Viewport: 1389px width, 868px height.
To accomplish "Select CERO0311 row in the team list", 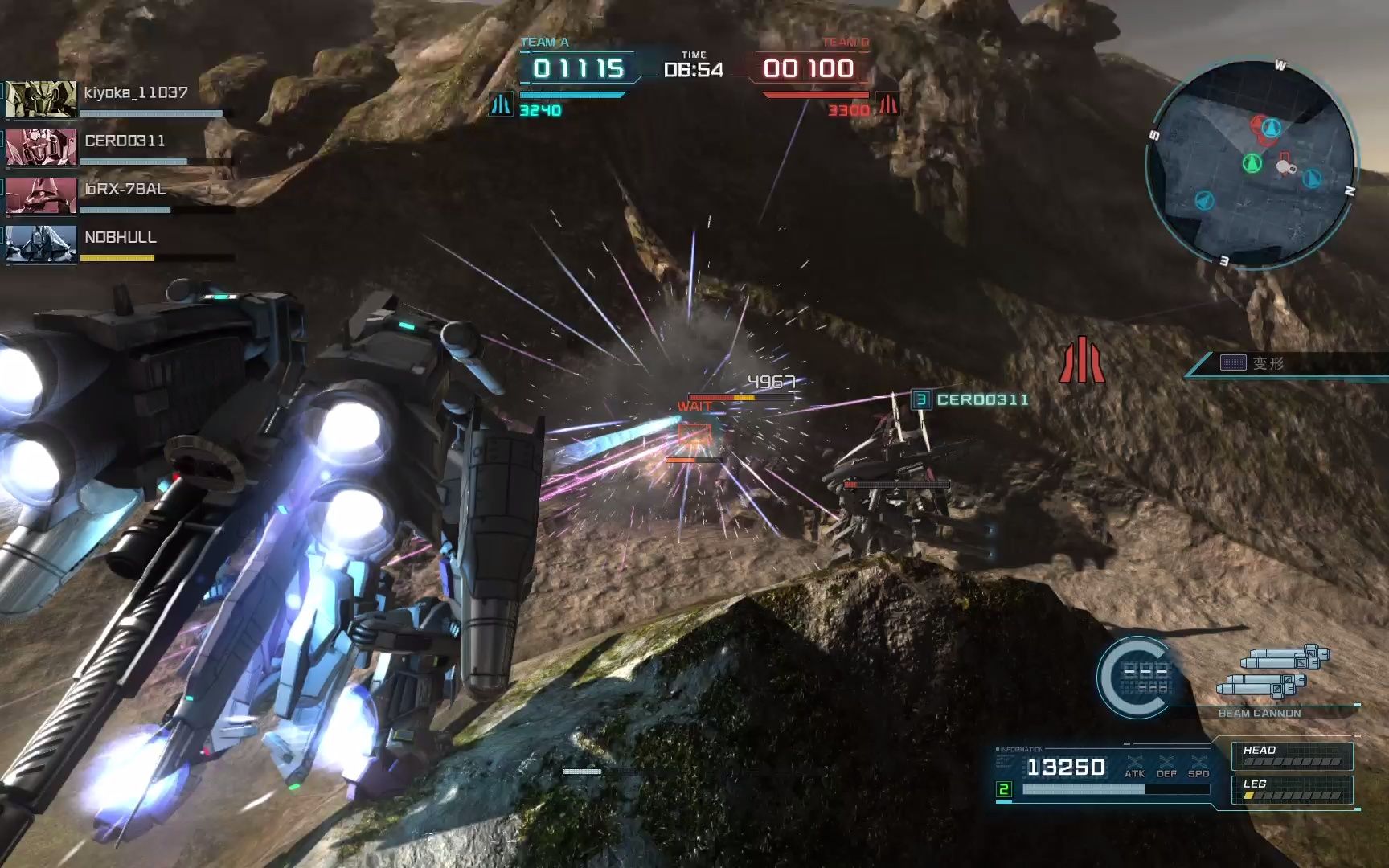I will 121,146.
